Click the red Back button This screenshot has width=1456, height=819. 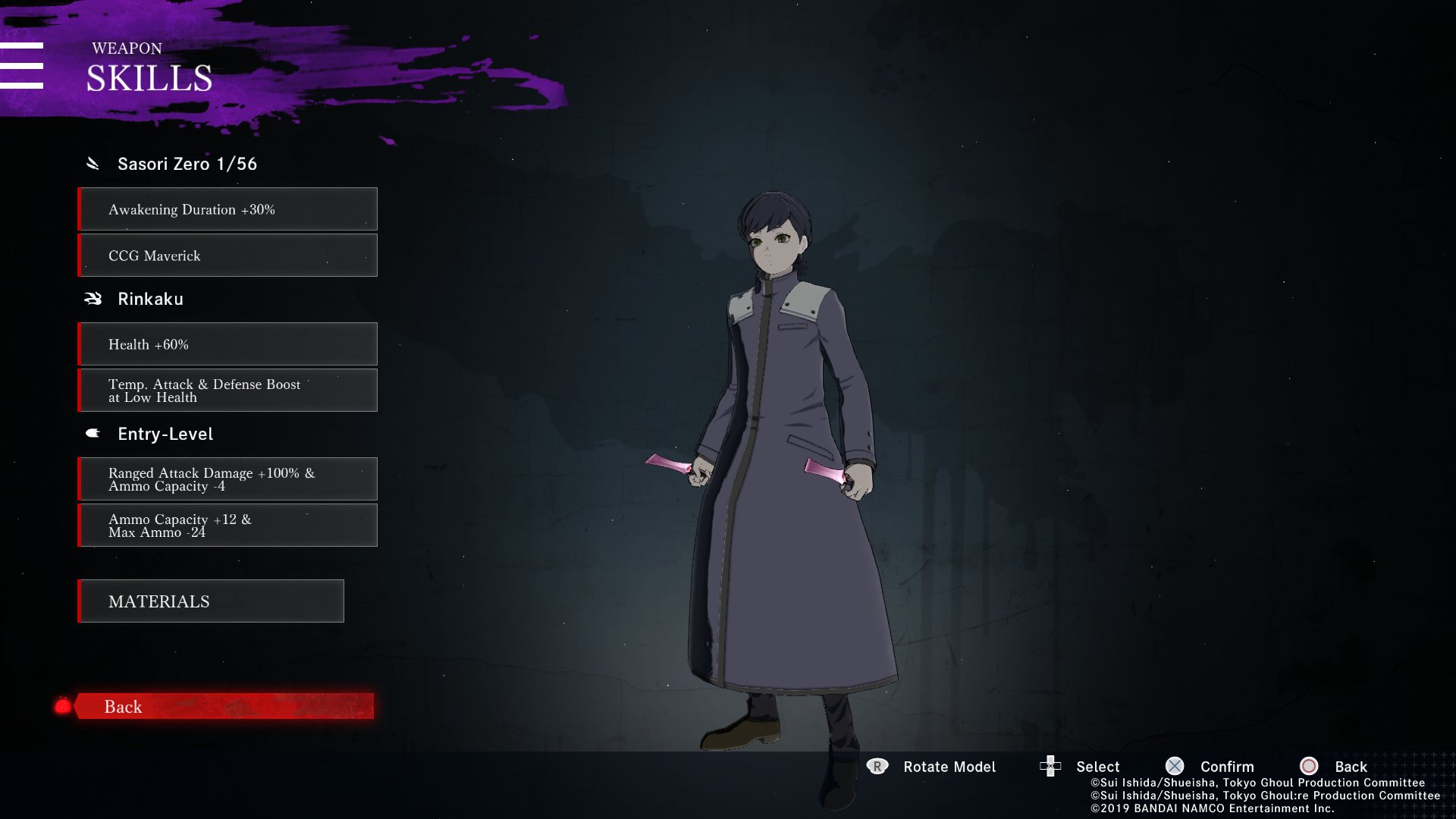(x=224, y=706)
